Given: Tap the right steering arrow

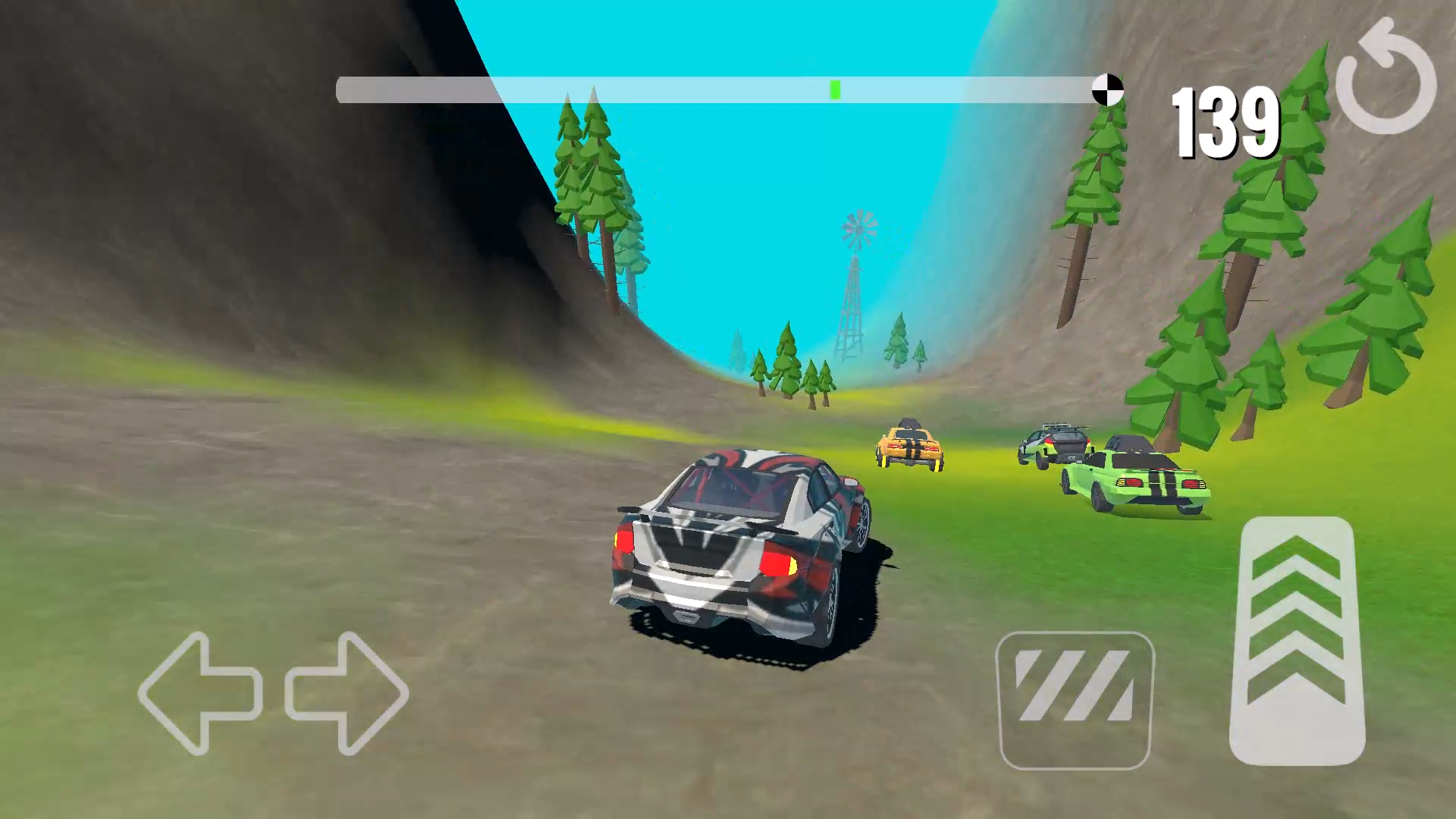Looking at the screenshot, I should tap(345, 694).
